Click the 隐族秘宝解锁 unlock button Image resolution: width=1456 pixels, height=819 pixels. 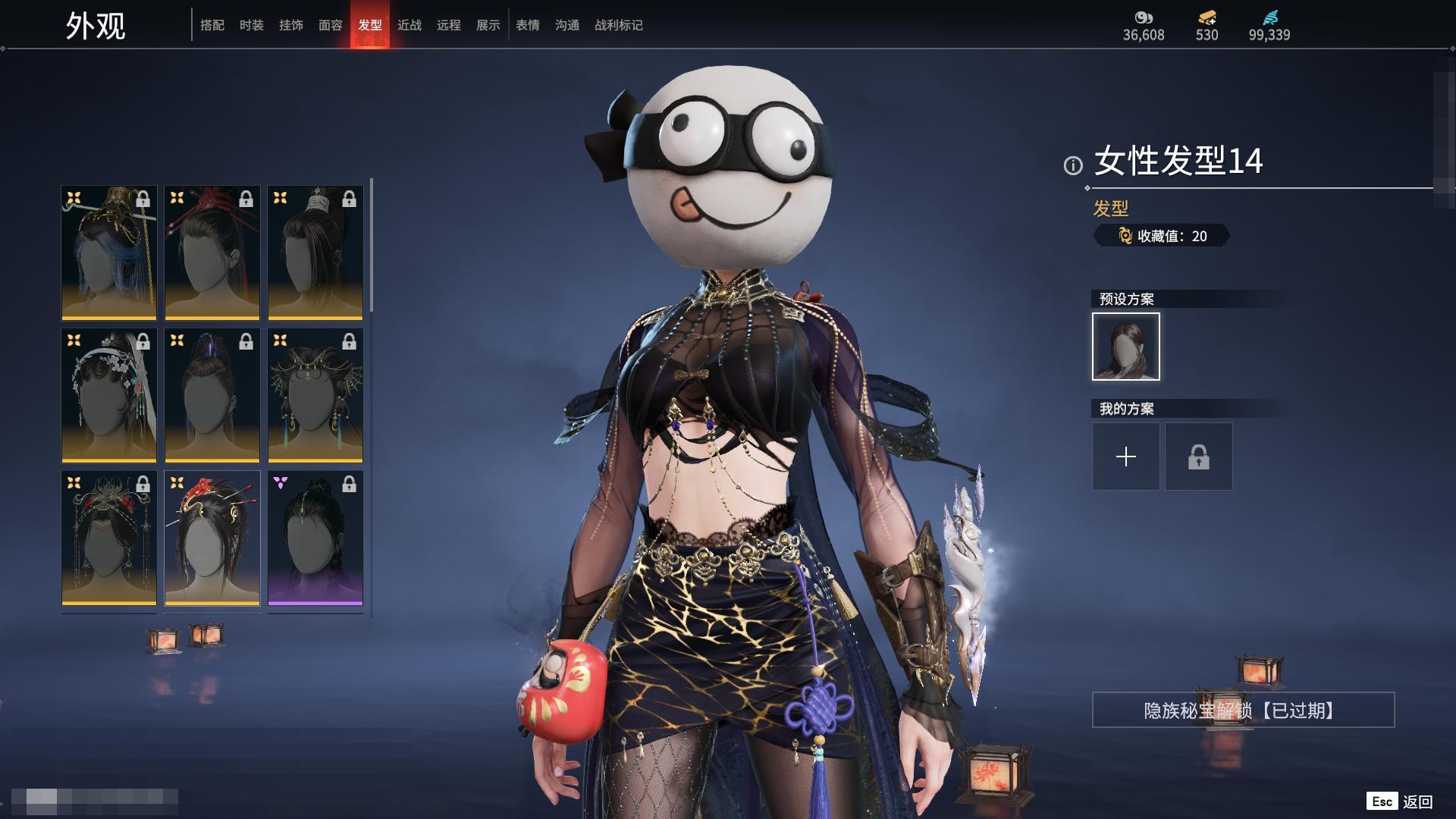pyautogui.click(x=1243, y=710)
